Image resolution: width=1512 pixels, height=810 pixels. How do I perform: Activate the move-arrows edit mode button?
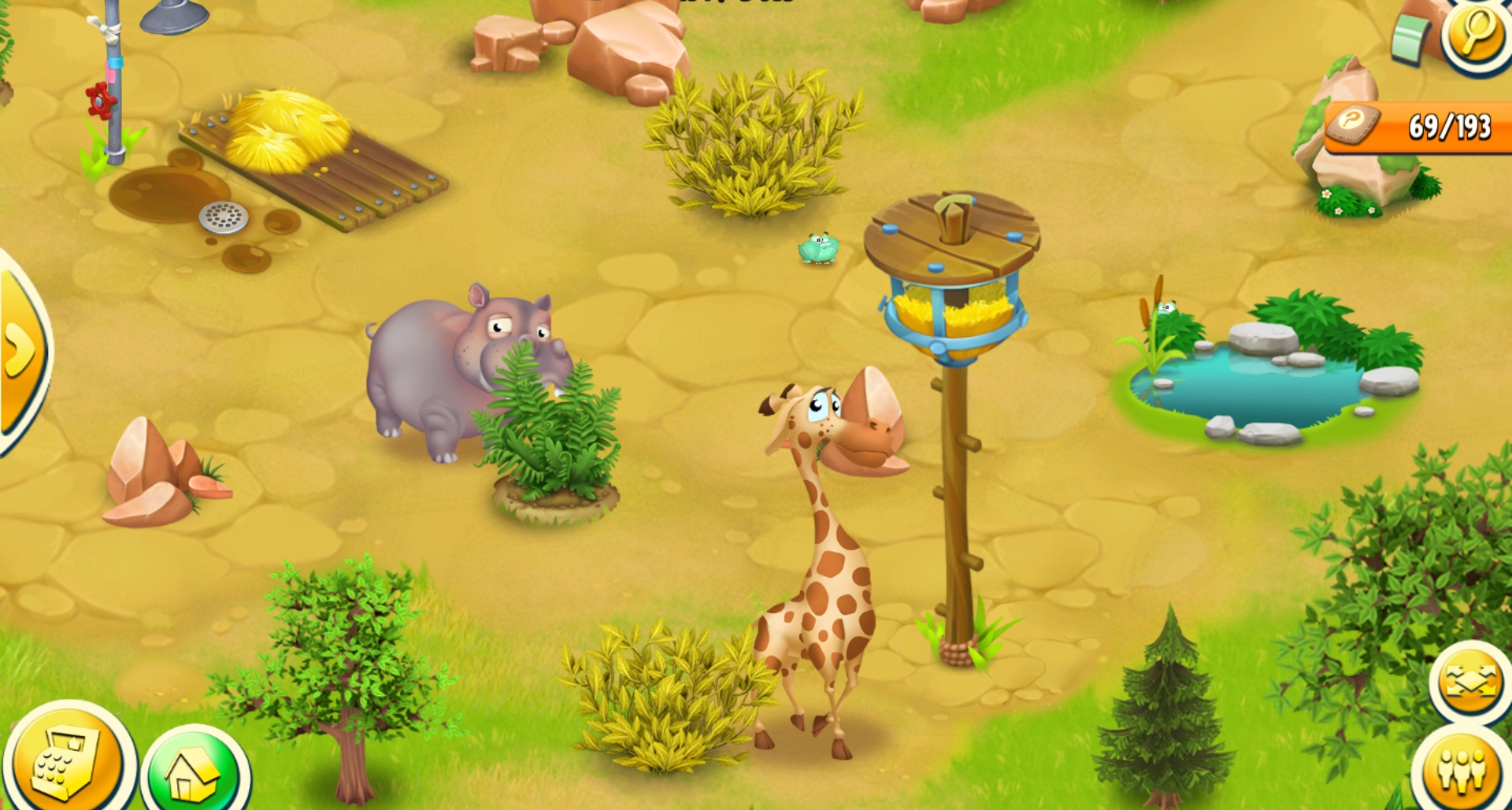(1469, 681)
